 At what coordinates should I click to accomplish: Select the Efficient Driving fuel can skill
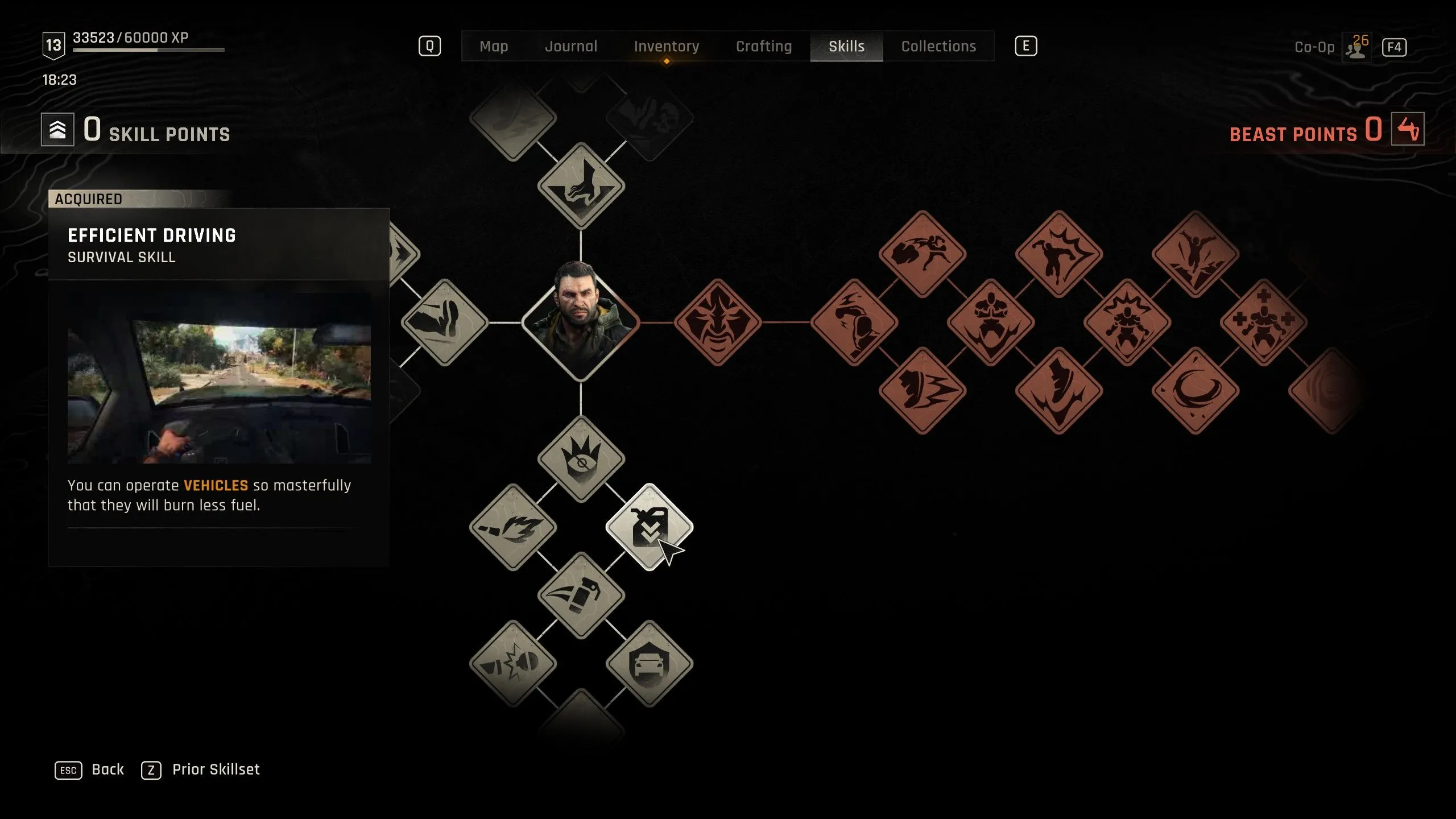tap(649, 527)
